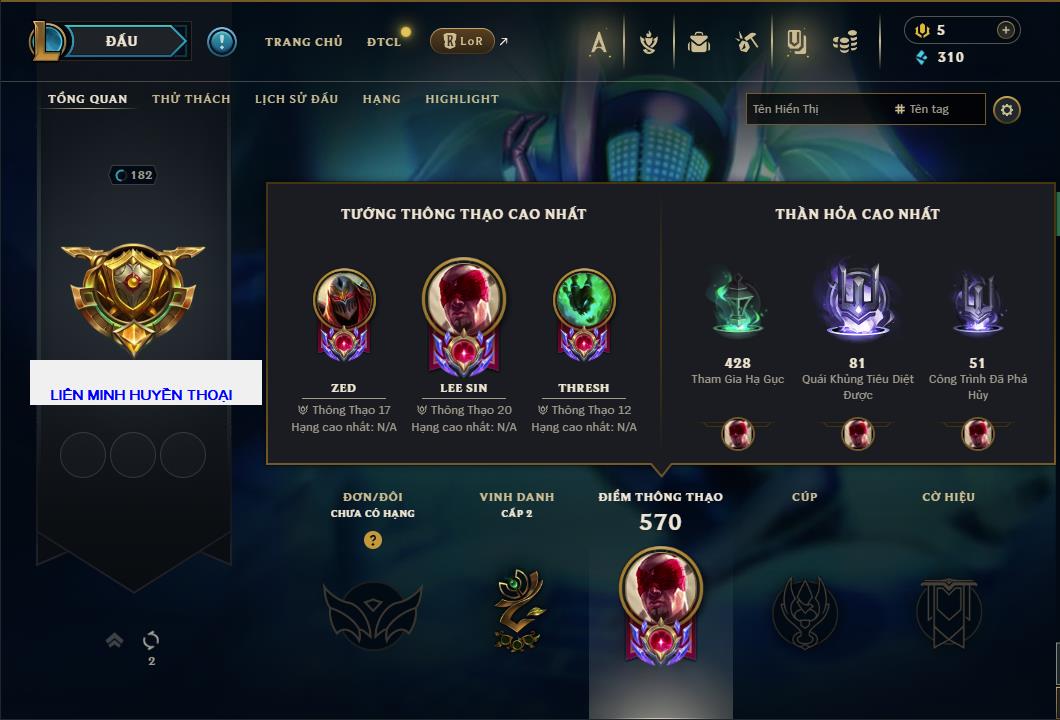Select the HIGHLIGHT tab
The height and width of the screenshot is (720, 1060).
[x=461, y=99]
